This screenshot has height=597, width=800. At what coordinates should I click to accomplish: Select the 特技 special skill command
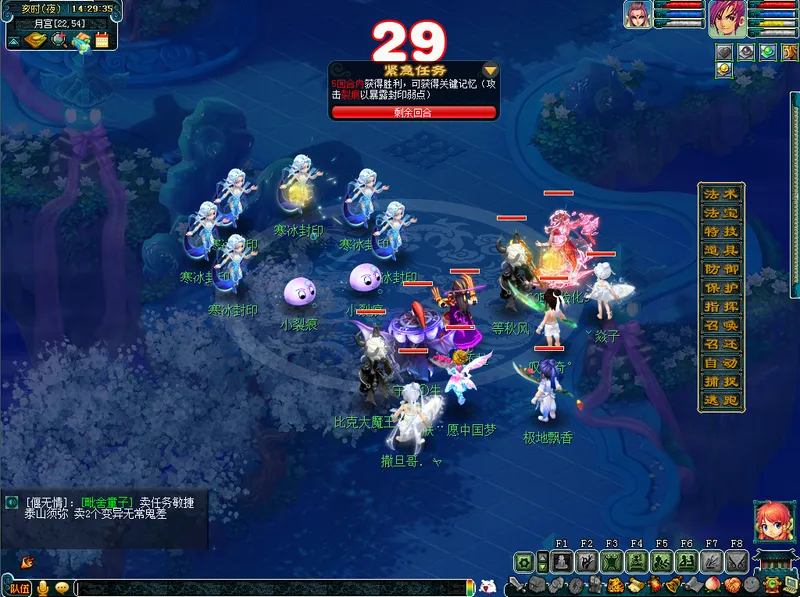click(x=721, y=231)
